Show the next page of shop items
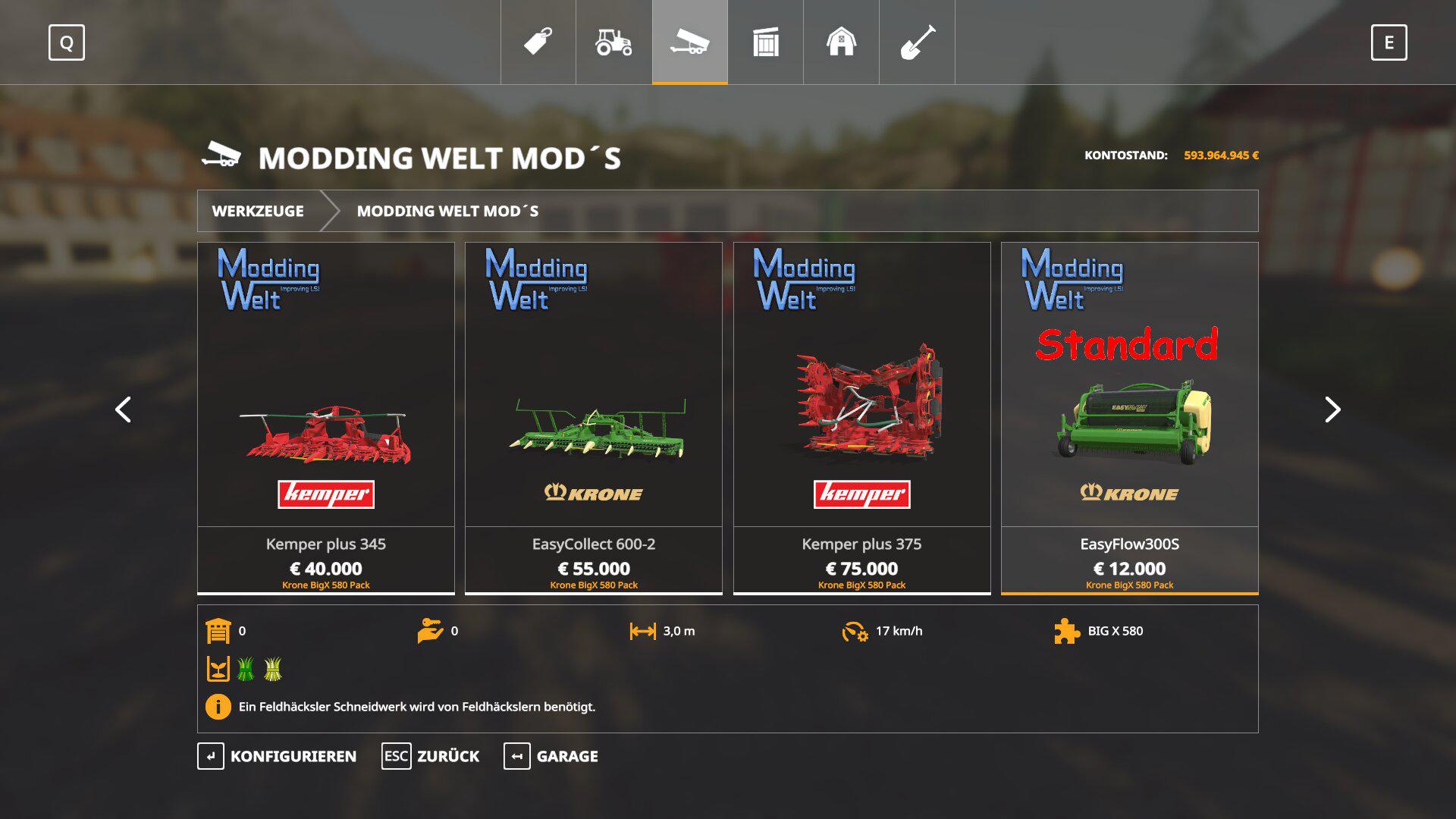Screen dimensions: 1456x819 (1332, 409)
